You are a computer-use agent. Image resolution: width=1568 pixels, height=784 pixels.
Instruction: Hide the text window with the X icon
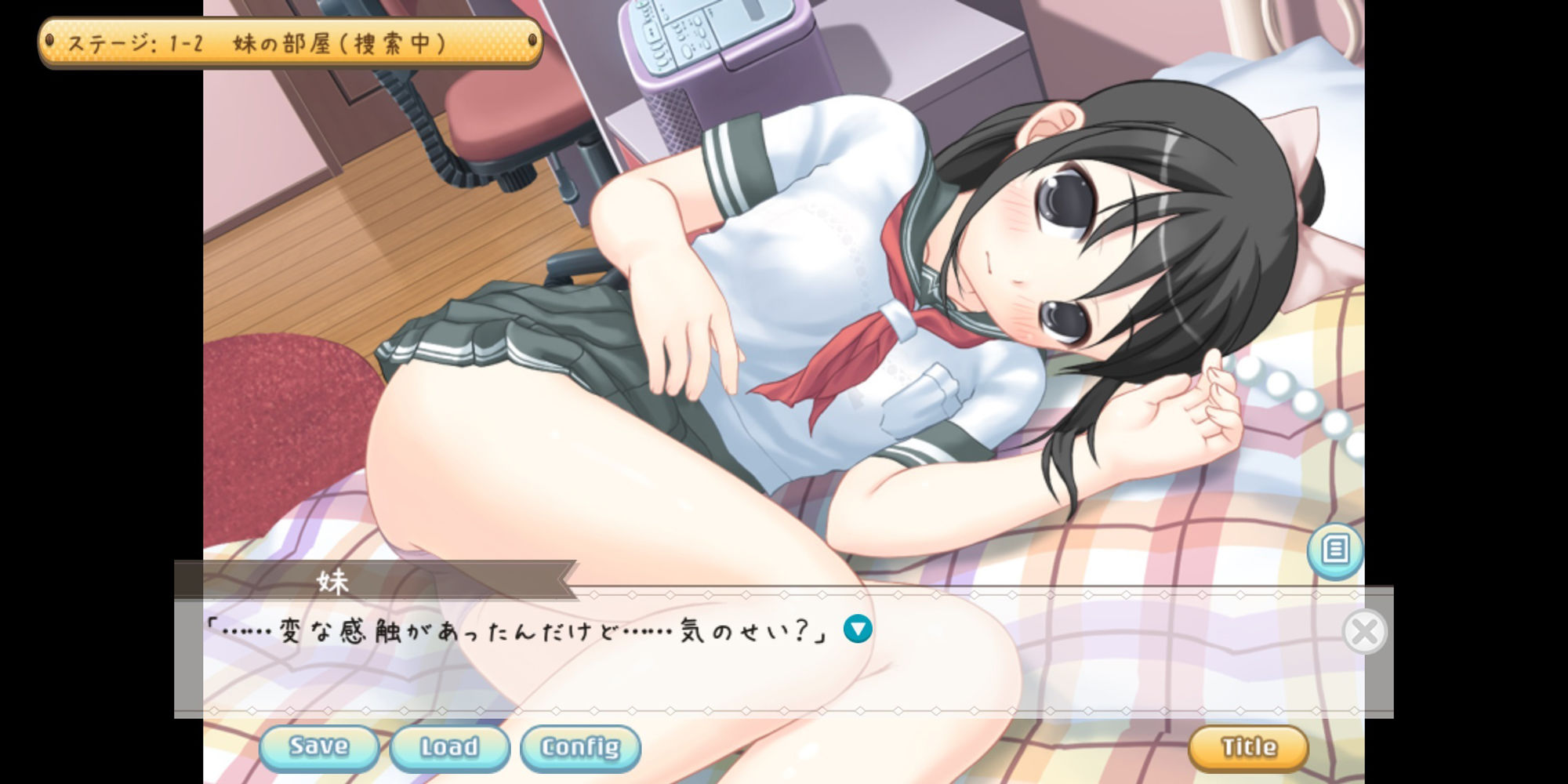coord(1364,632)
